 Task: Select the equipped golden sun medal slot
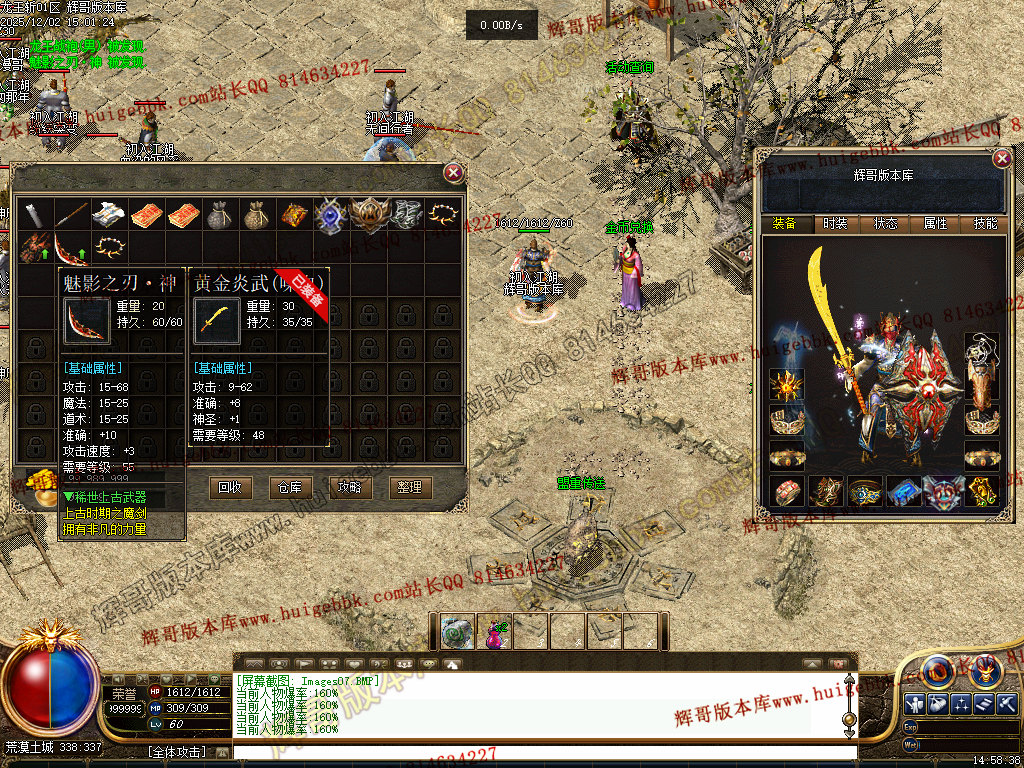(x=786, y=386)
